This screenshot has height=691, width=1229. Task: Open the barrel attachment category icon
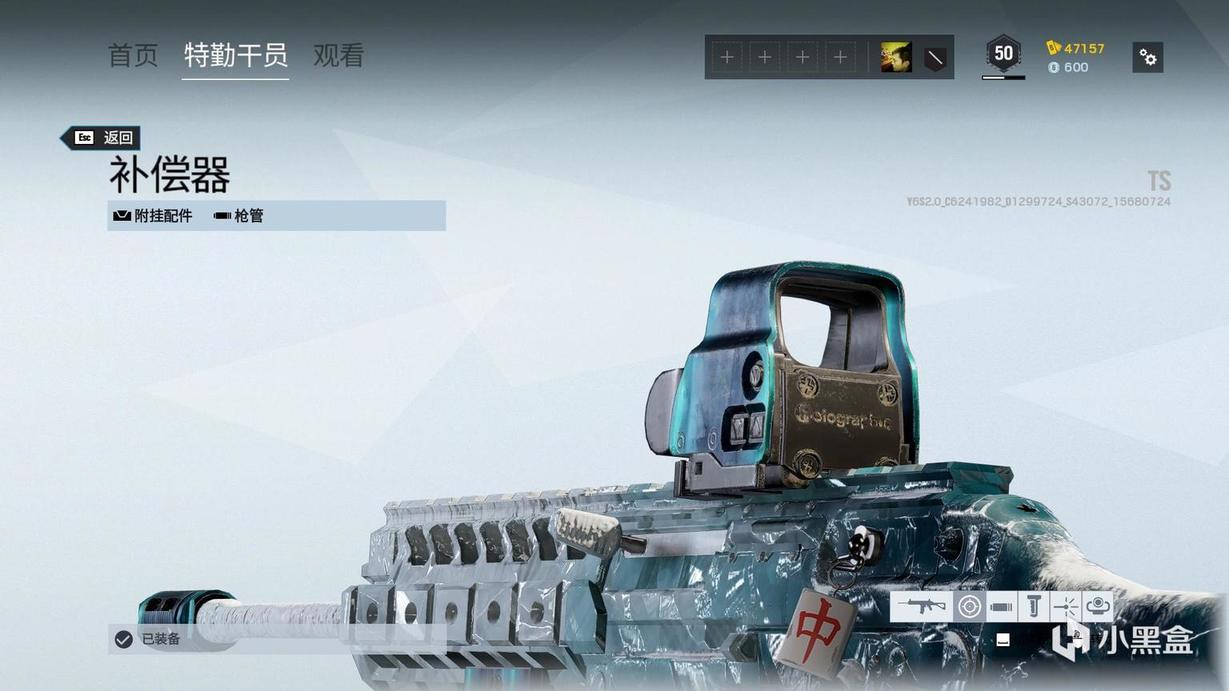click(x=1001, y=606)
